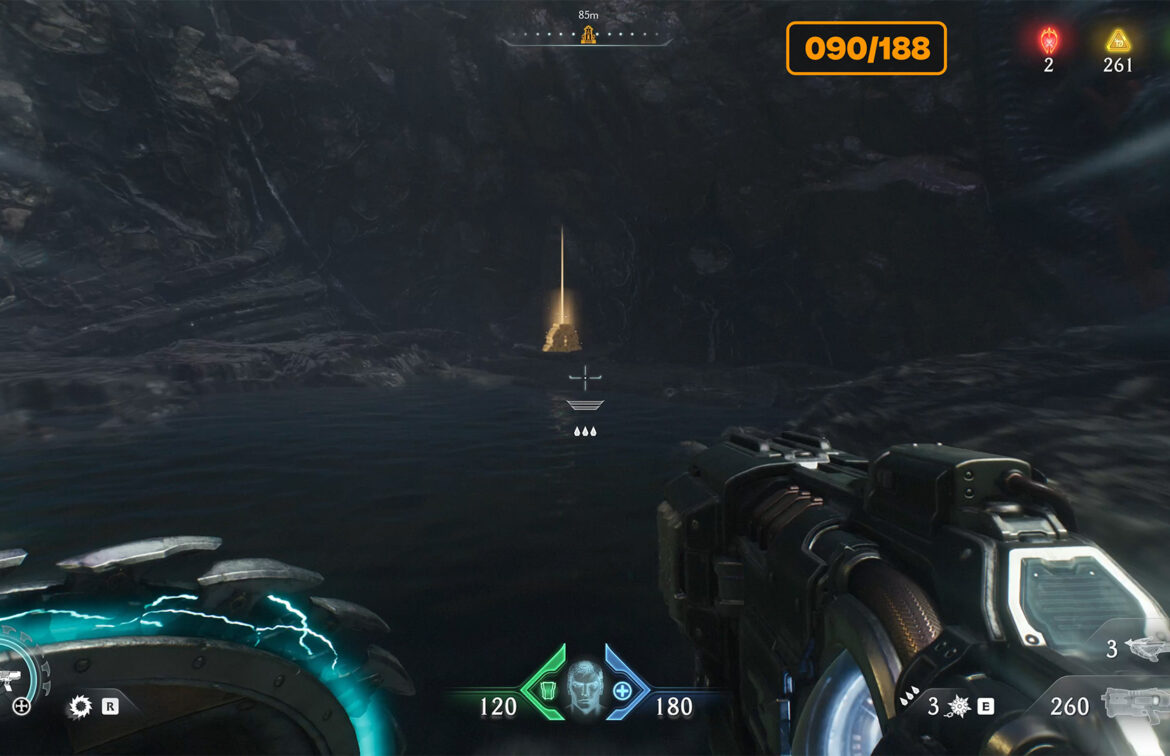The width and height of the screenshot is (1170, 756).
Task: Click the yellow triangle currency icon
Action: [1117, 41]
